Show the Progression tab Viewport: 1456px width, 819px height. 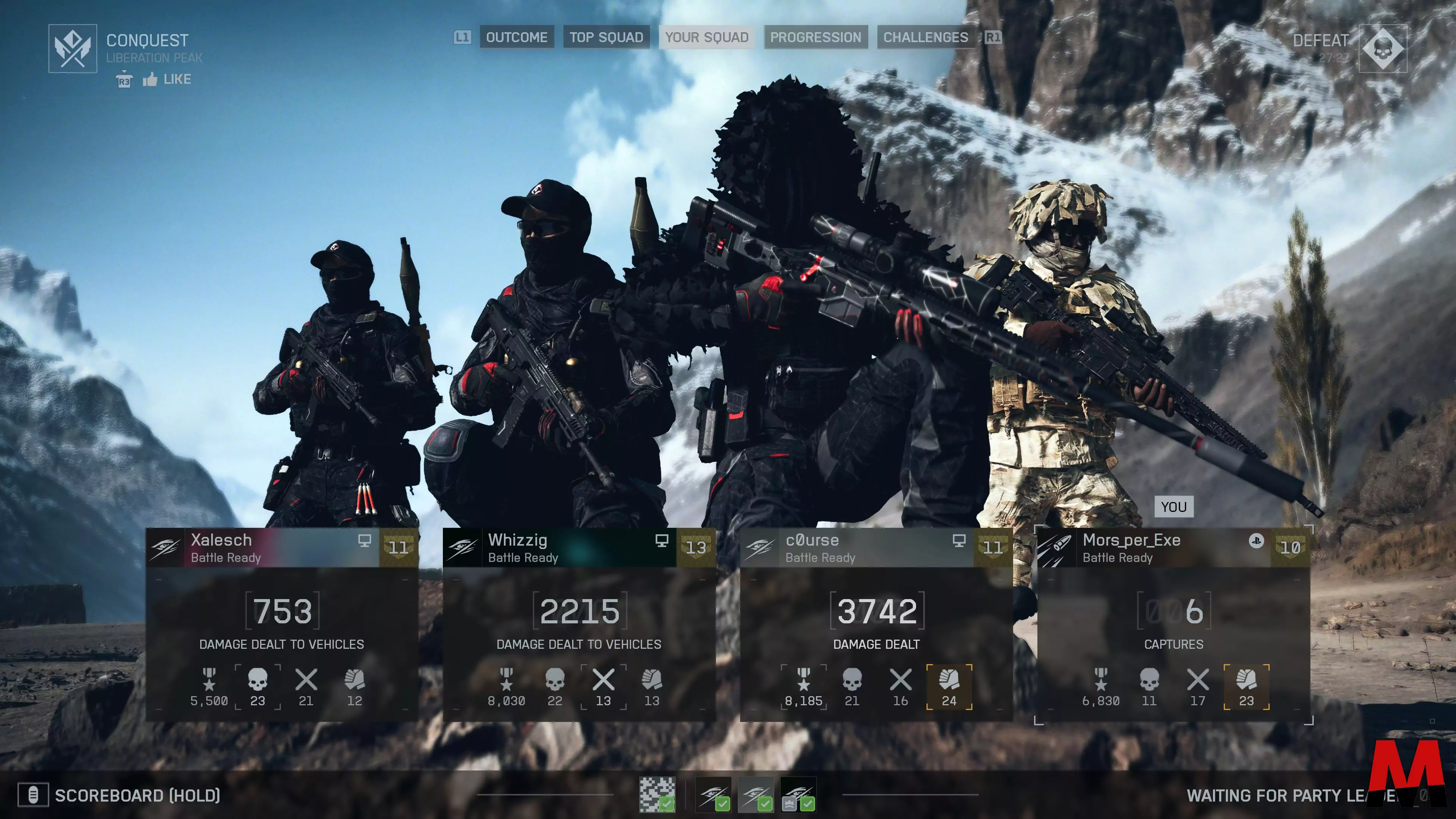click(815, 37)
